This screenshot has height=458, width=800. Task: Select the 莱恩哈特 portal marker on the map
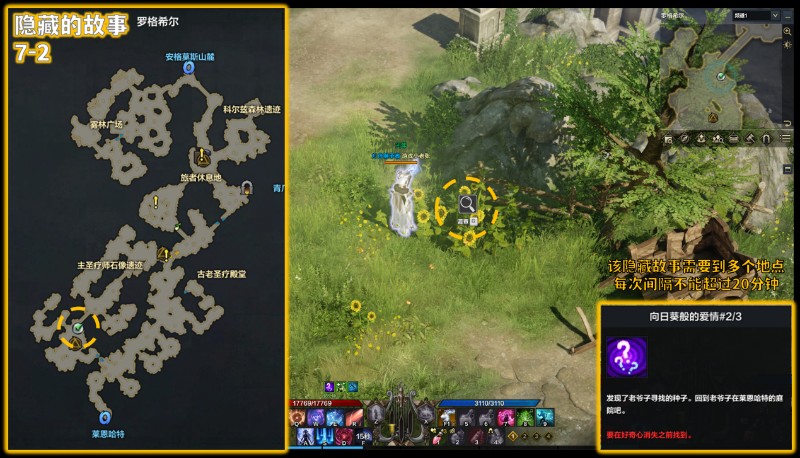point(104,417)
